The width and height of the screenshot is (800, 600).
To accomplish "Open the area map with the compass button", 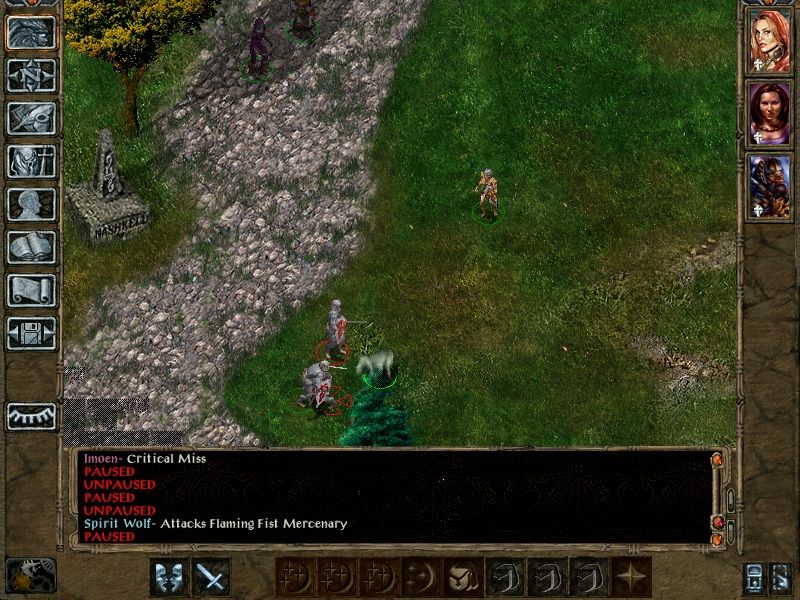I will click(31, 76).
